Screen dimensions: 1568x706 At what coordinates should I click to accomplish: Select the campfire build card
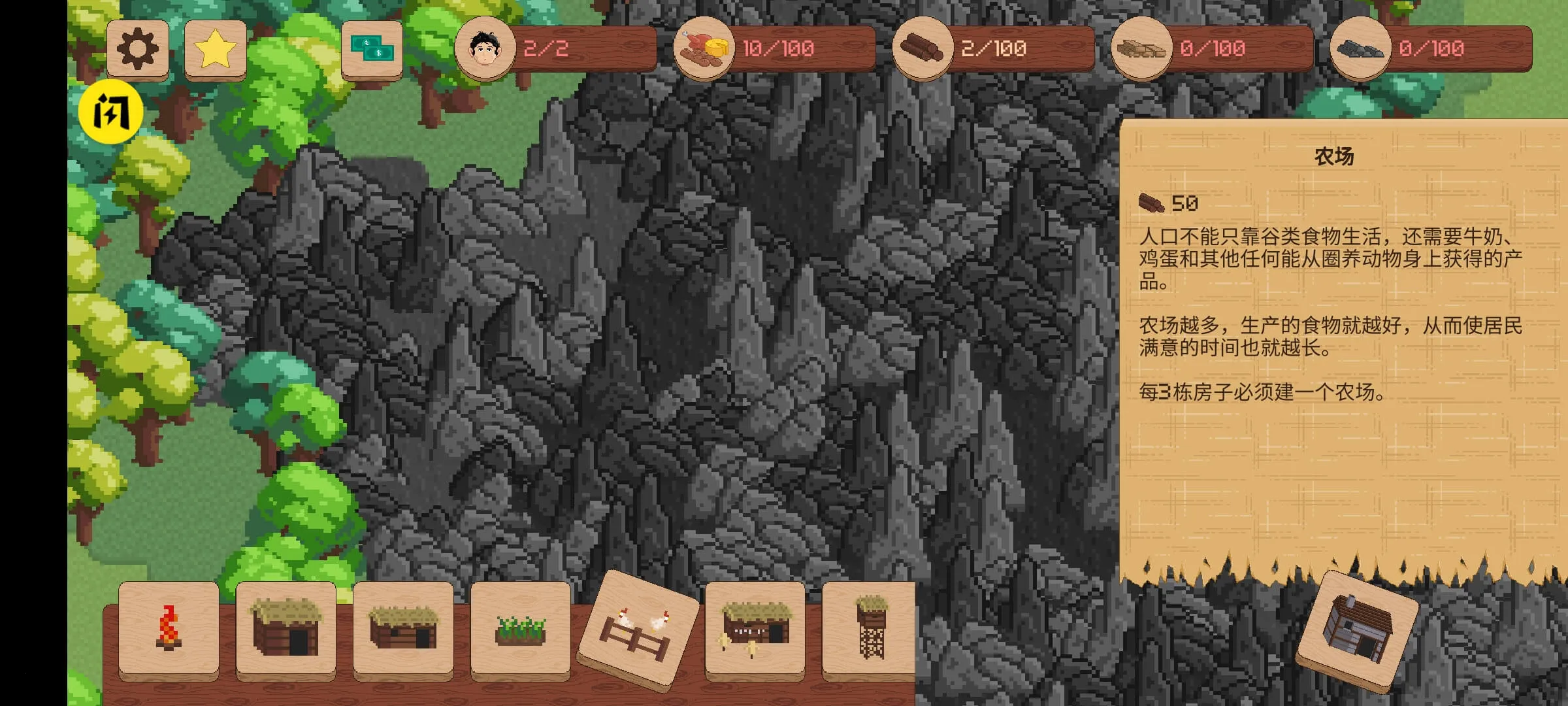[169, 628]
